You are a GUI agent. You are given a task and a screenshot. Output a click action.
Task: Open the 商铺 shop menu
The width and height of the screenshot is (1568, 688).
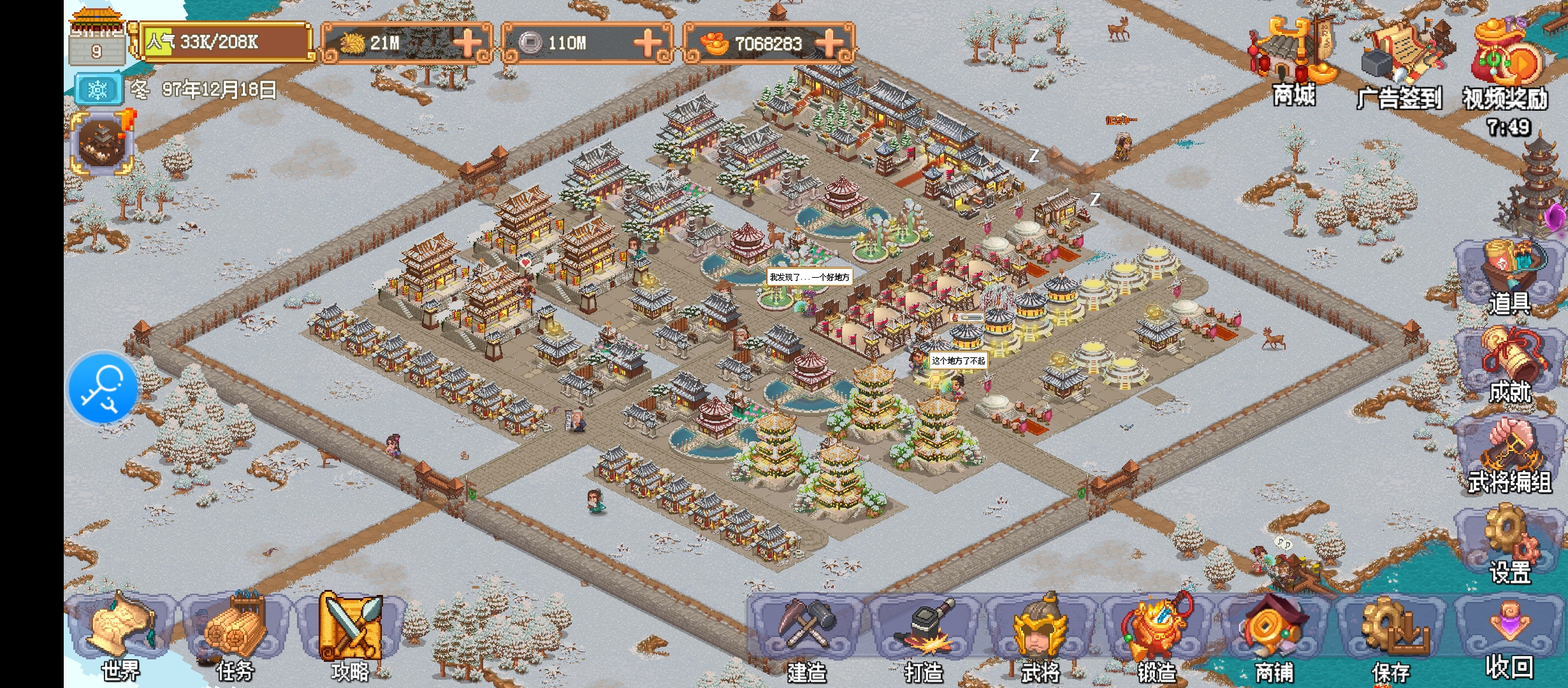1274,637
